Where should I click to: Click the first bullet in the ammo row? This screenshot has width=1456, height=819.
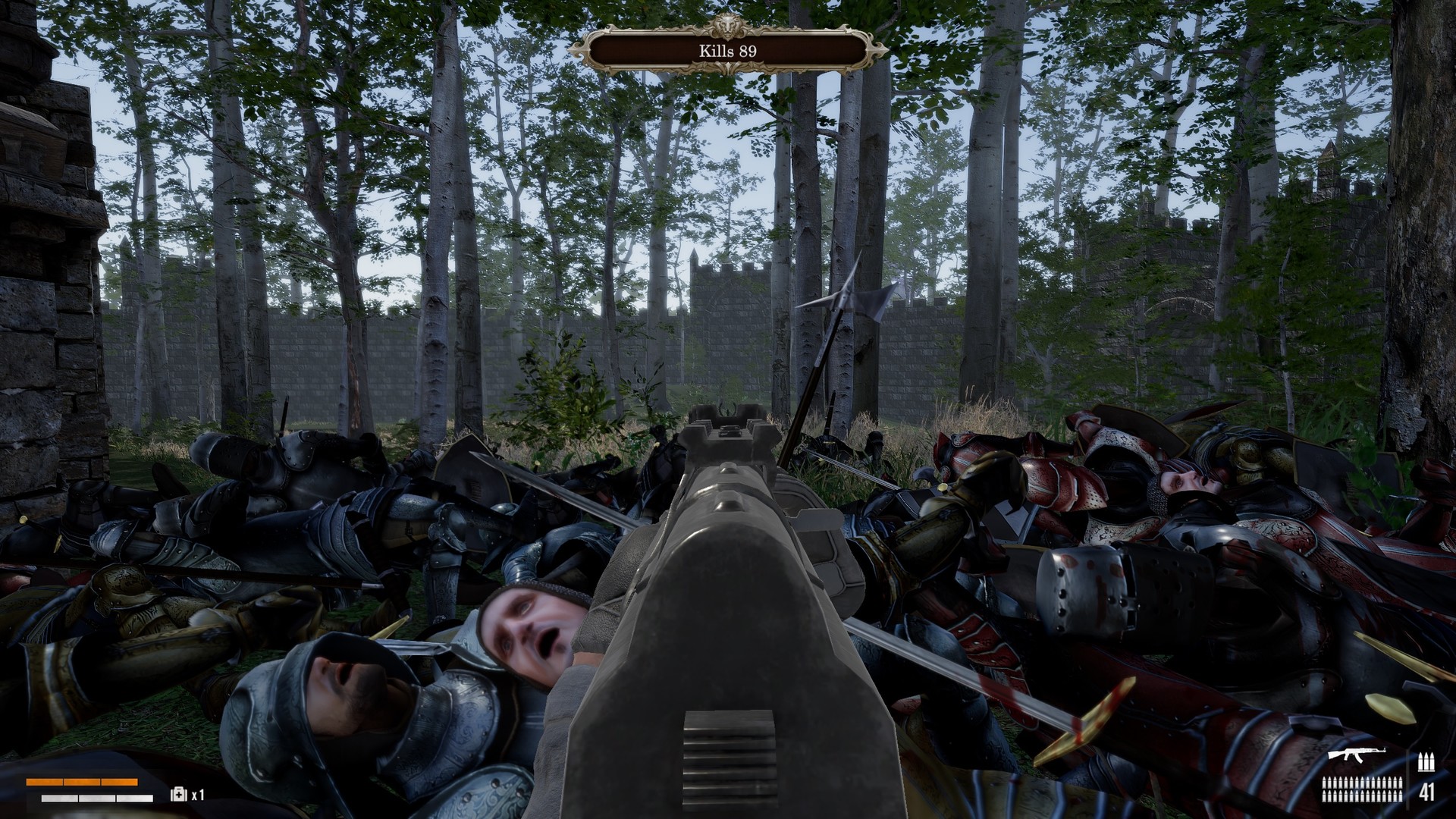click(x=1325, y=783)
